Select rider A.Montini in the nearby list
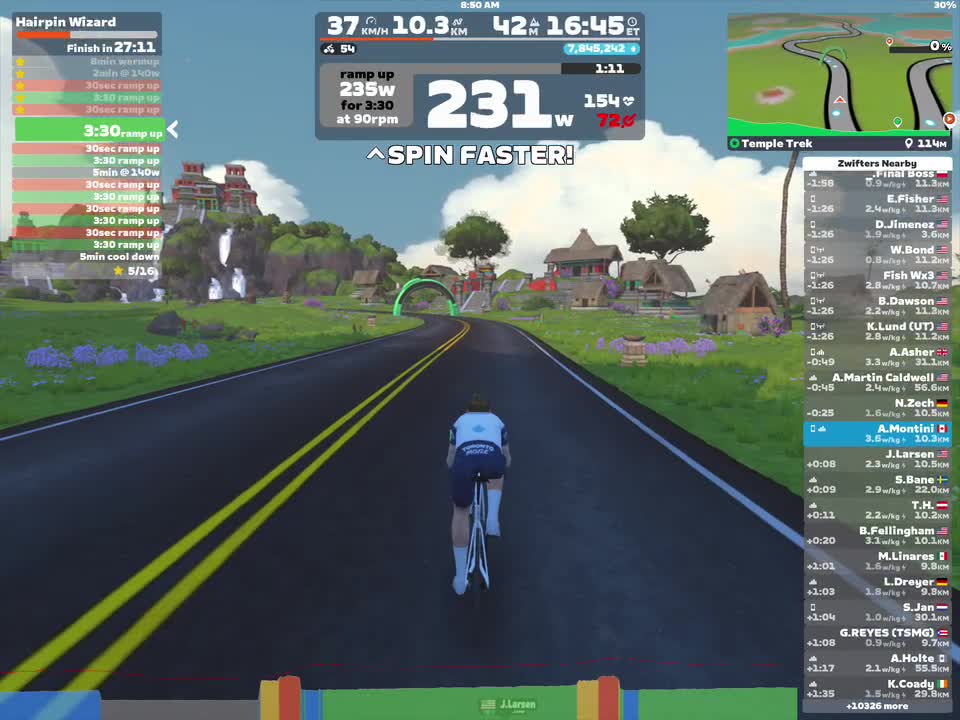Viewport: 960px width, 720px height. tap(877, 434)
